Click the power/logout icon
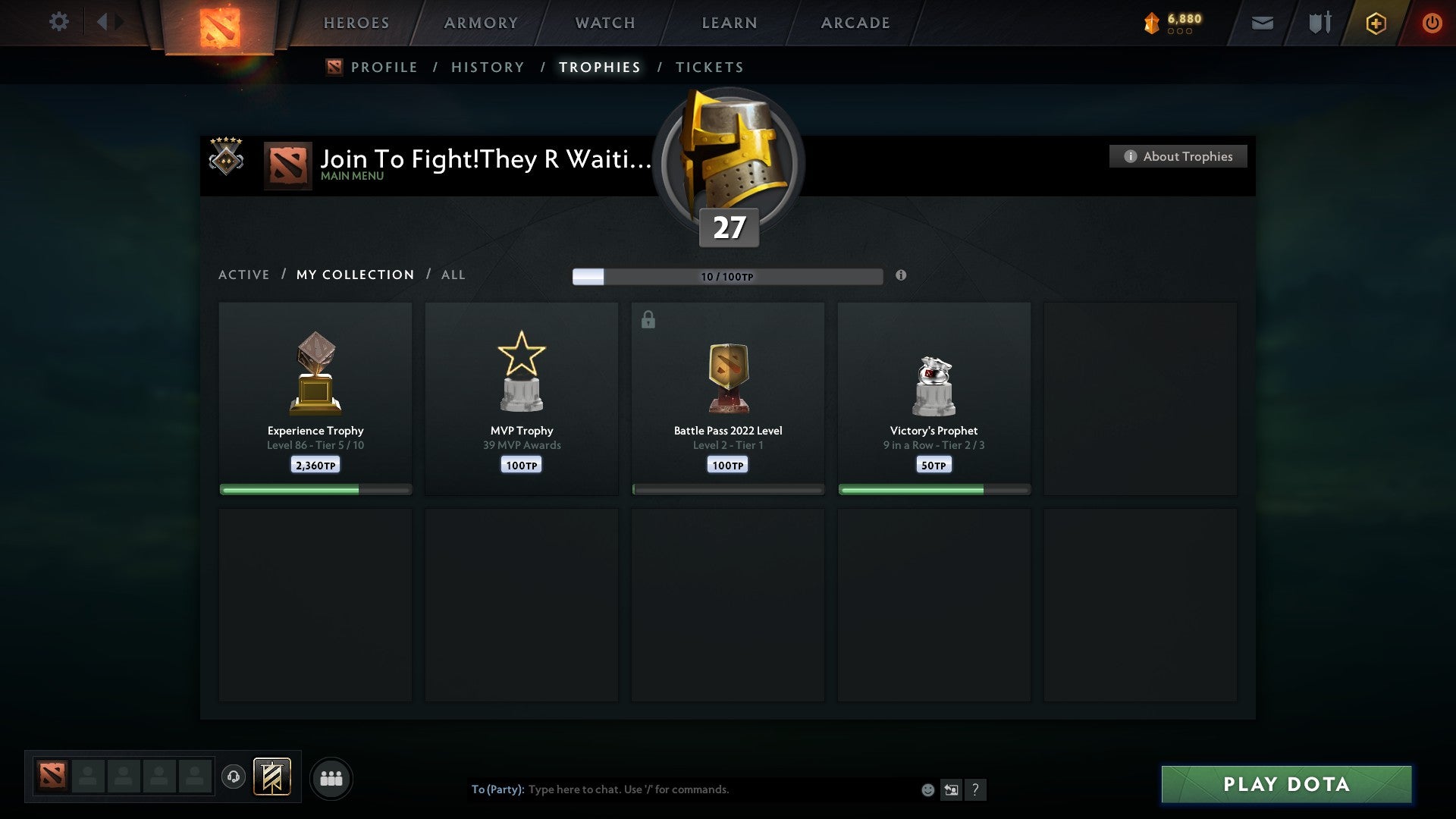 point(1432,23)
